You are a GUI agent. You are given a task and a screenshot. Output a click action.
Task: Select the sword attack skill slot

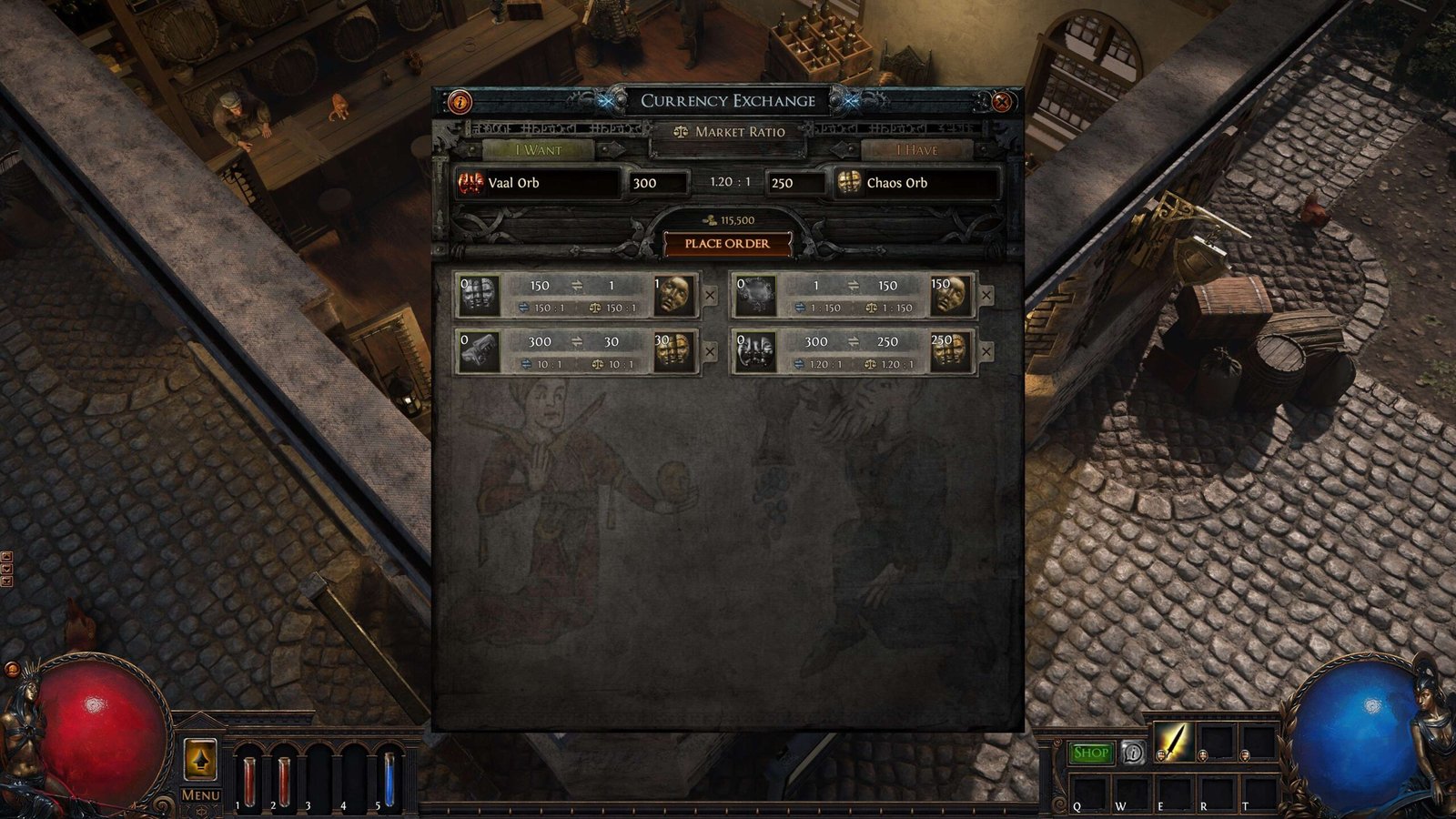pyautogui.click(x=1174, y=742)
